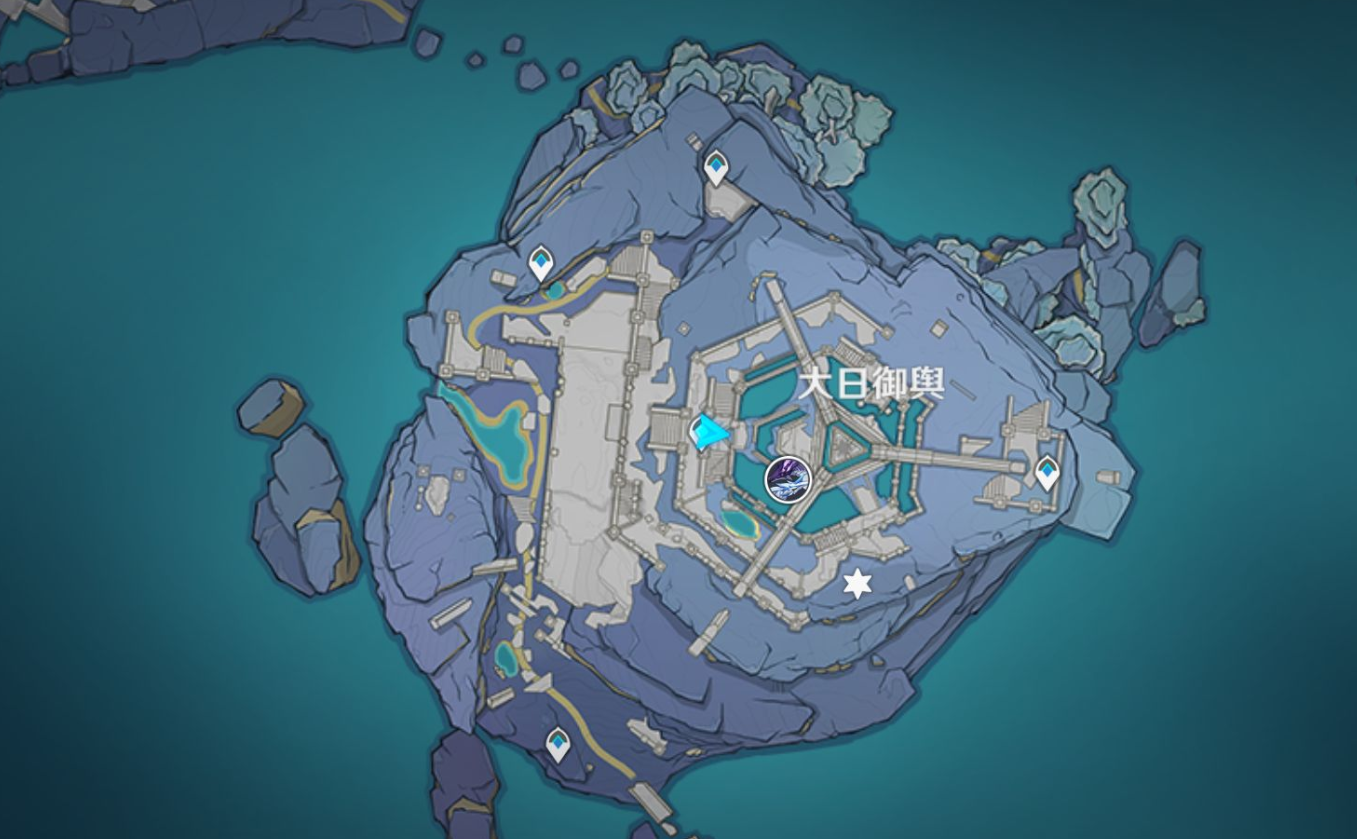1357x839 pixels.
Task: Select the cyan player location arrow
Action: (711, 432)
